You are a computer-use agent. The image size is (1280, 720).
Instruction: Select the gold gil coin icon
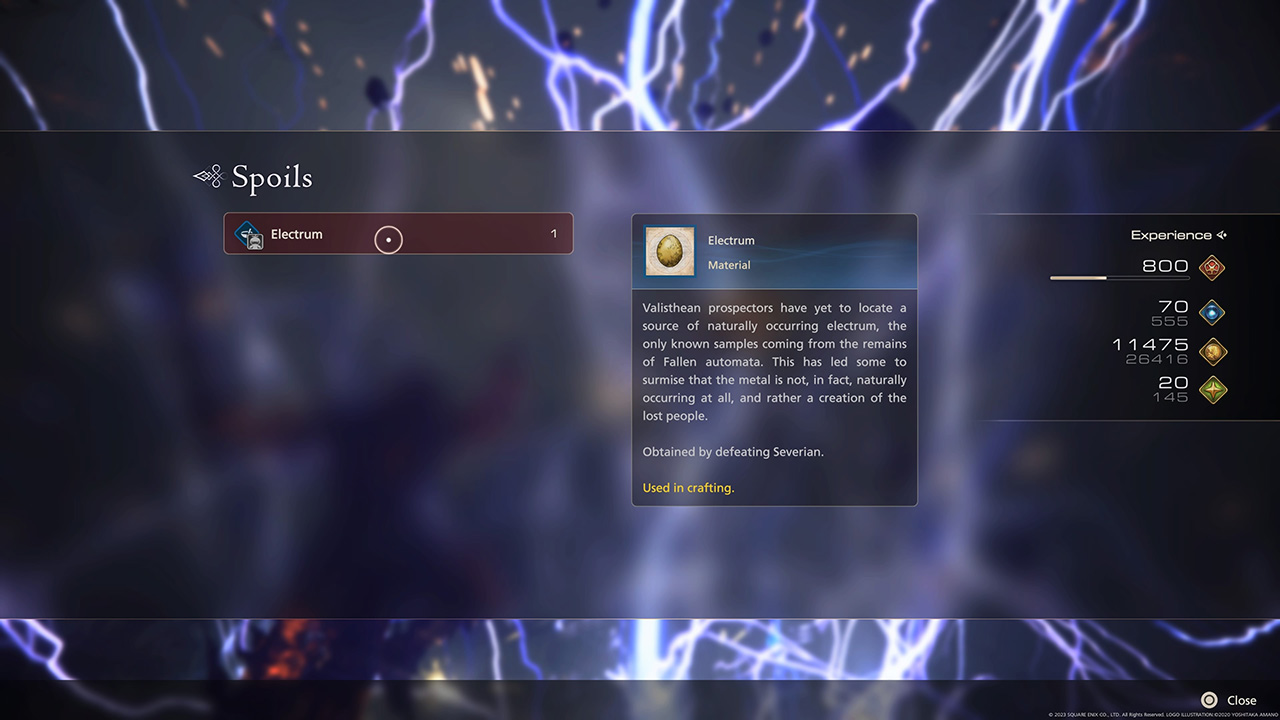click(1211, 351)
